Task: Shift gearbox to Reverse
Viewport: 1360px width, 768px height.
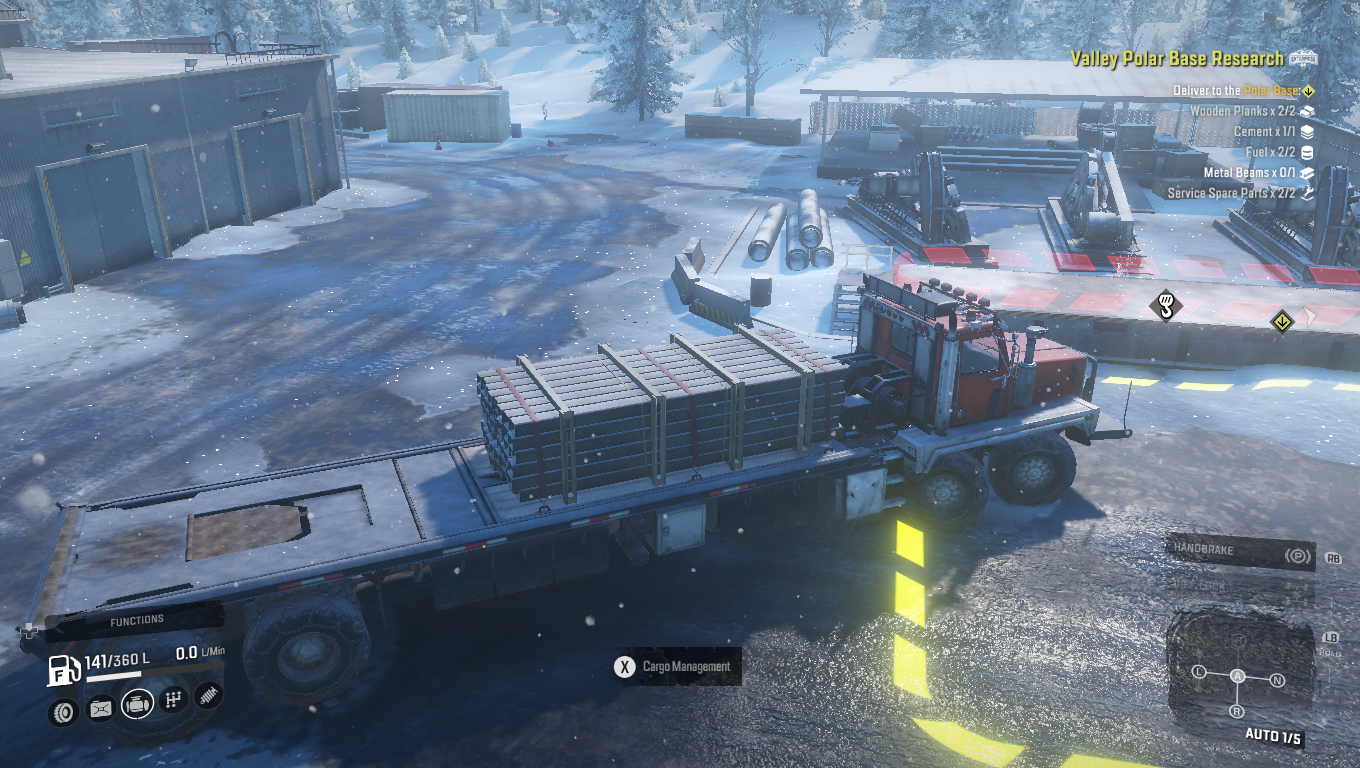Action: [1237, 711]
